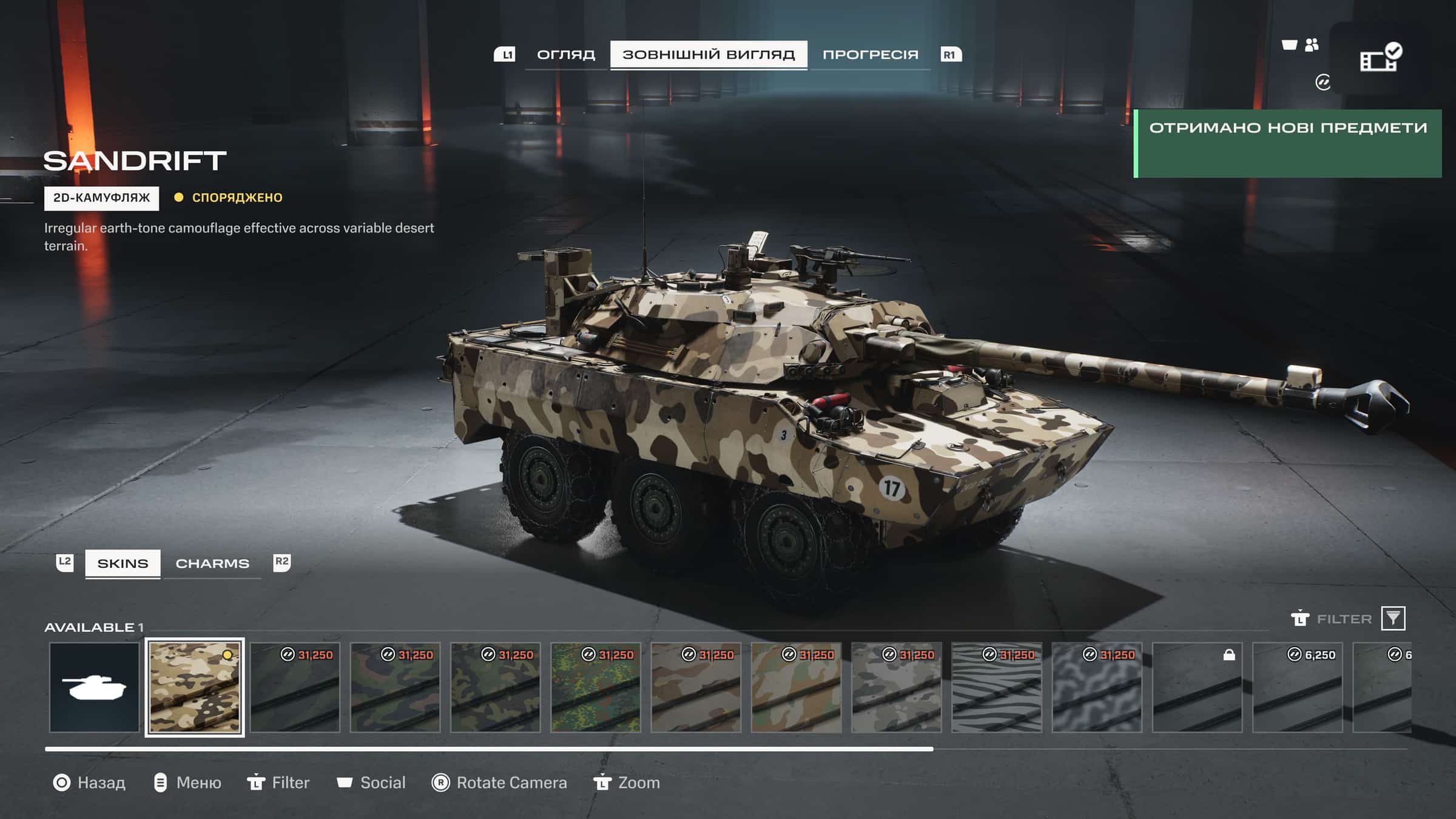This screenshot has height=819, width=1456.
Task: Open the skin filter funnel button
Action: pos(1393,618)
